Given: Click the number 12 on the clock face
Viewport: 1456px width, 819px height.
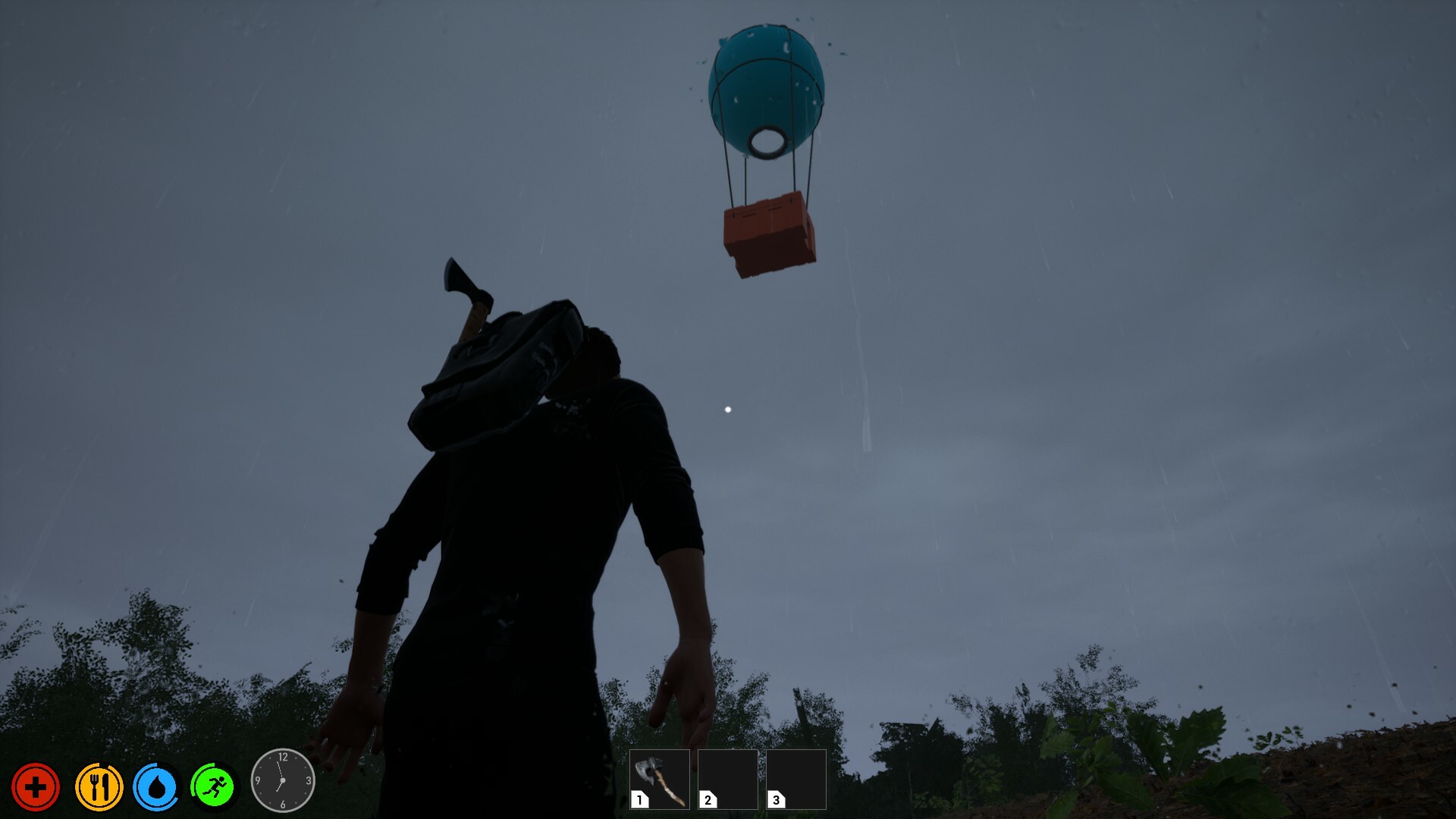Looking at the screenshot, I should click(x=283, y=757).
